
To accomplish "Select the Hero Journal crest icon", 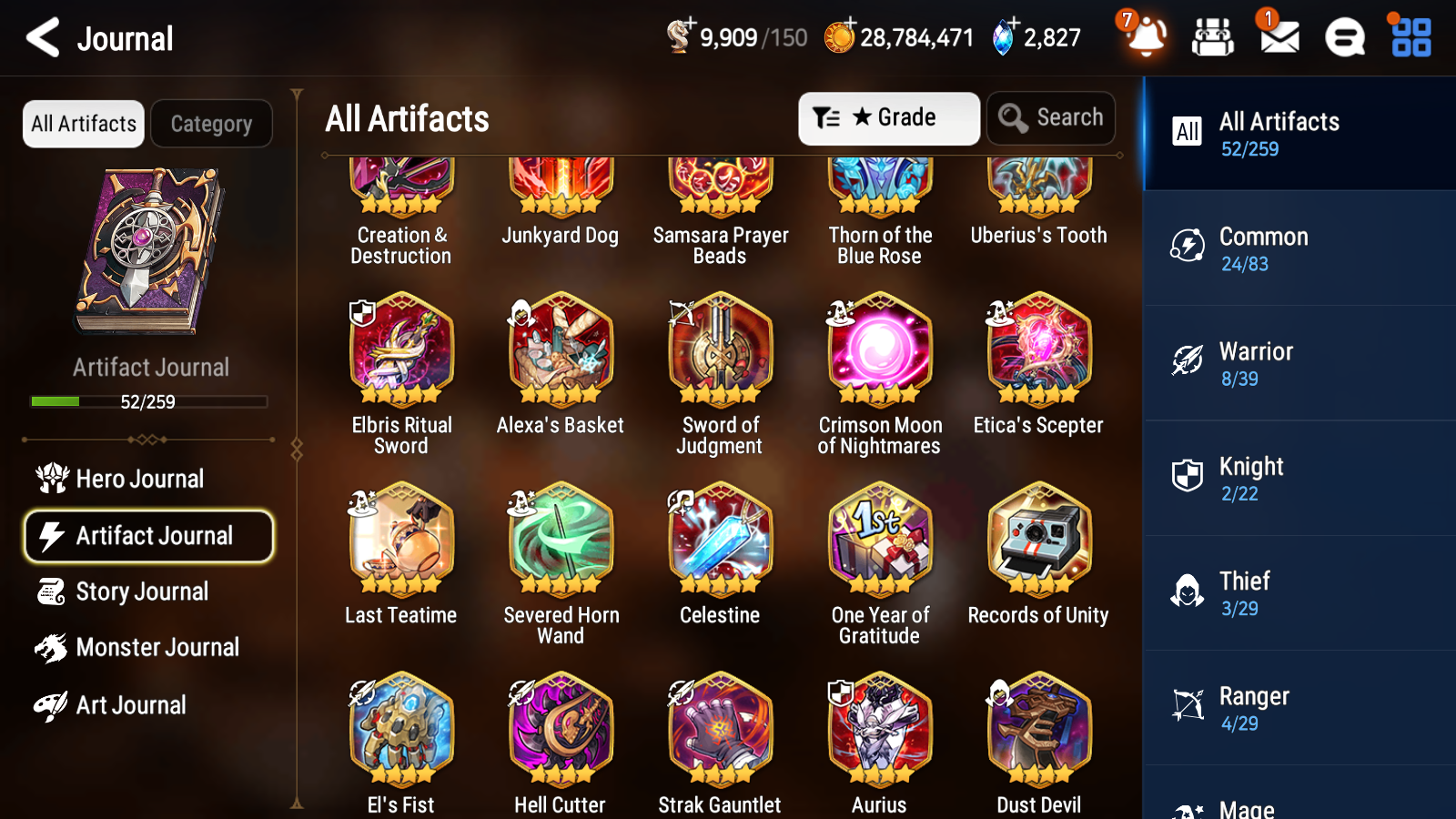I will pyautogui.click(x=52, y=478).
